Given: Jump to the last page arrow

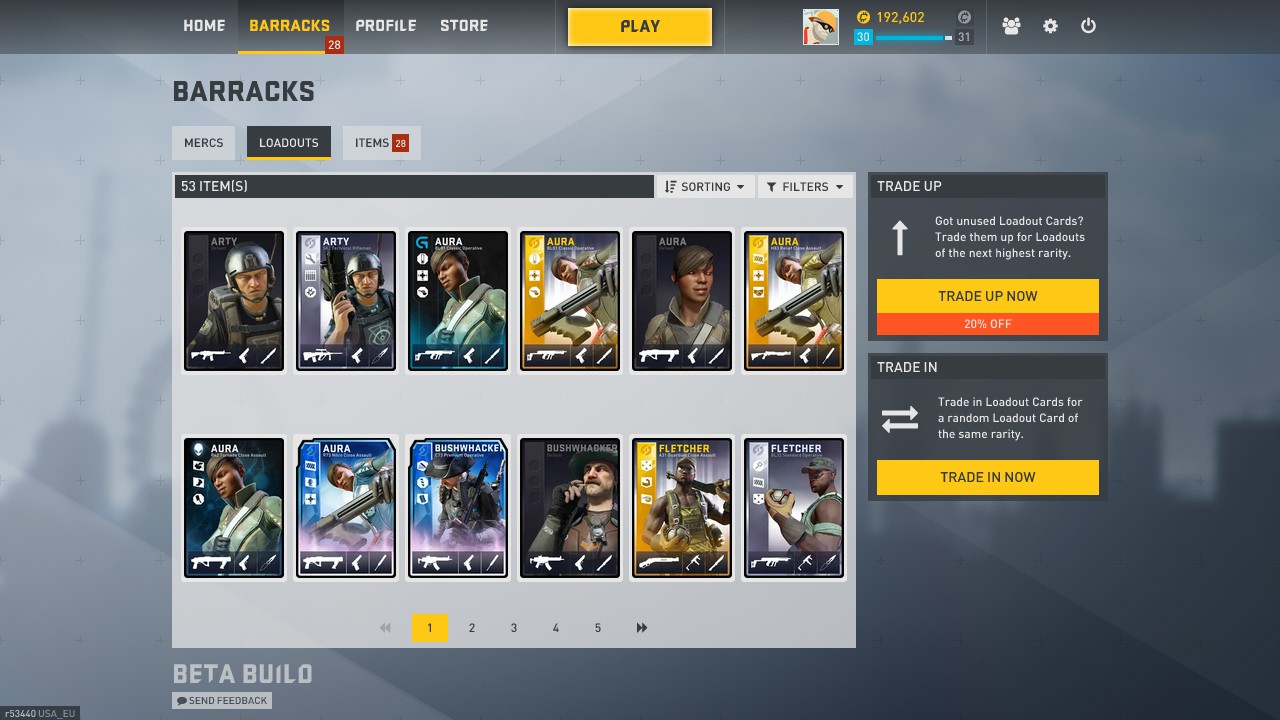Looking at the screenshot, I should [x=641, y=628].
